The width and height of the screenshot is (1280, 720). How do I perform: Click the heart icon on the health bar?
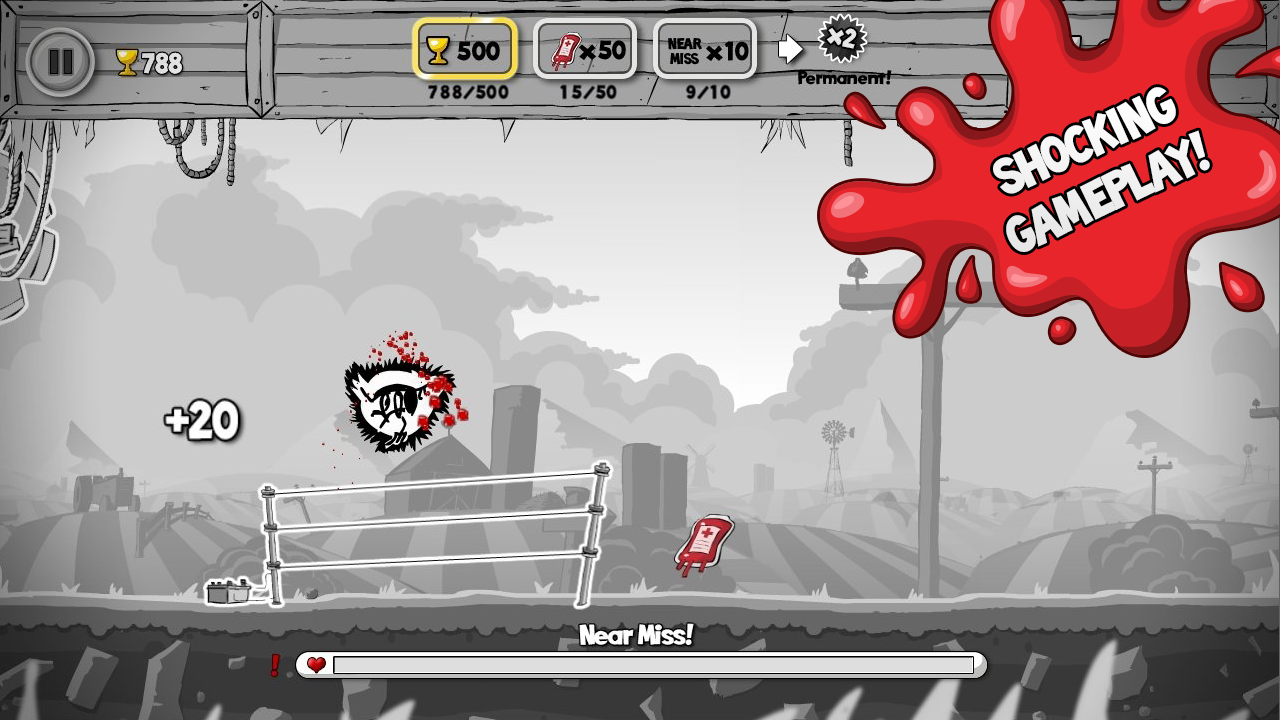[x=318, y=663]
